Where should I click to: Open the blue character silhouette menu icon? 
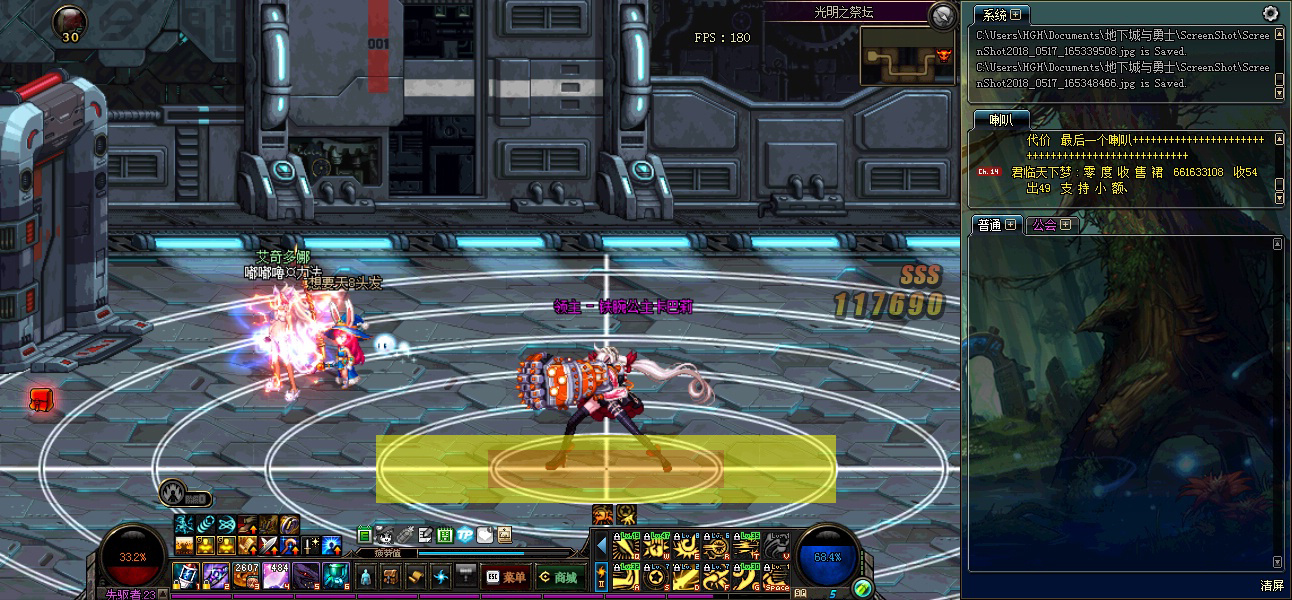365,577
